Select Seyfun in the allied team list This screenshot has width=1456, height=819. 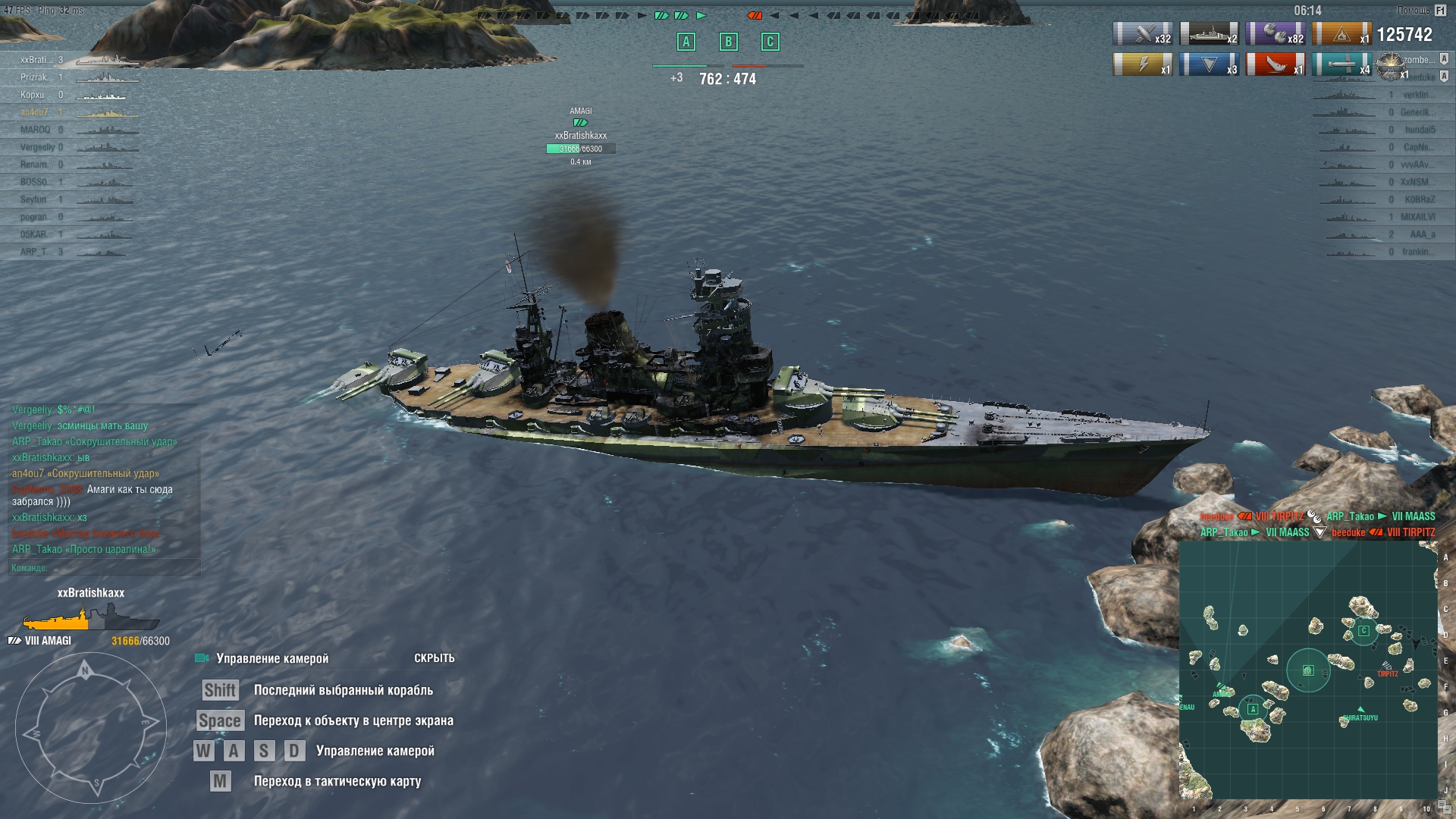[x=33, y=199]
